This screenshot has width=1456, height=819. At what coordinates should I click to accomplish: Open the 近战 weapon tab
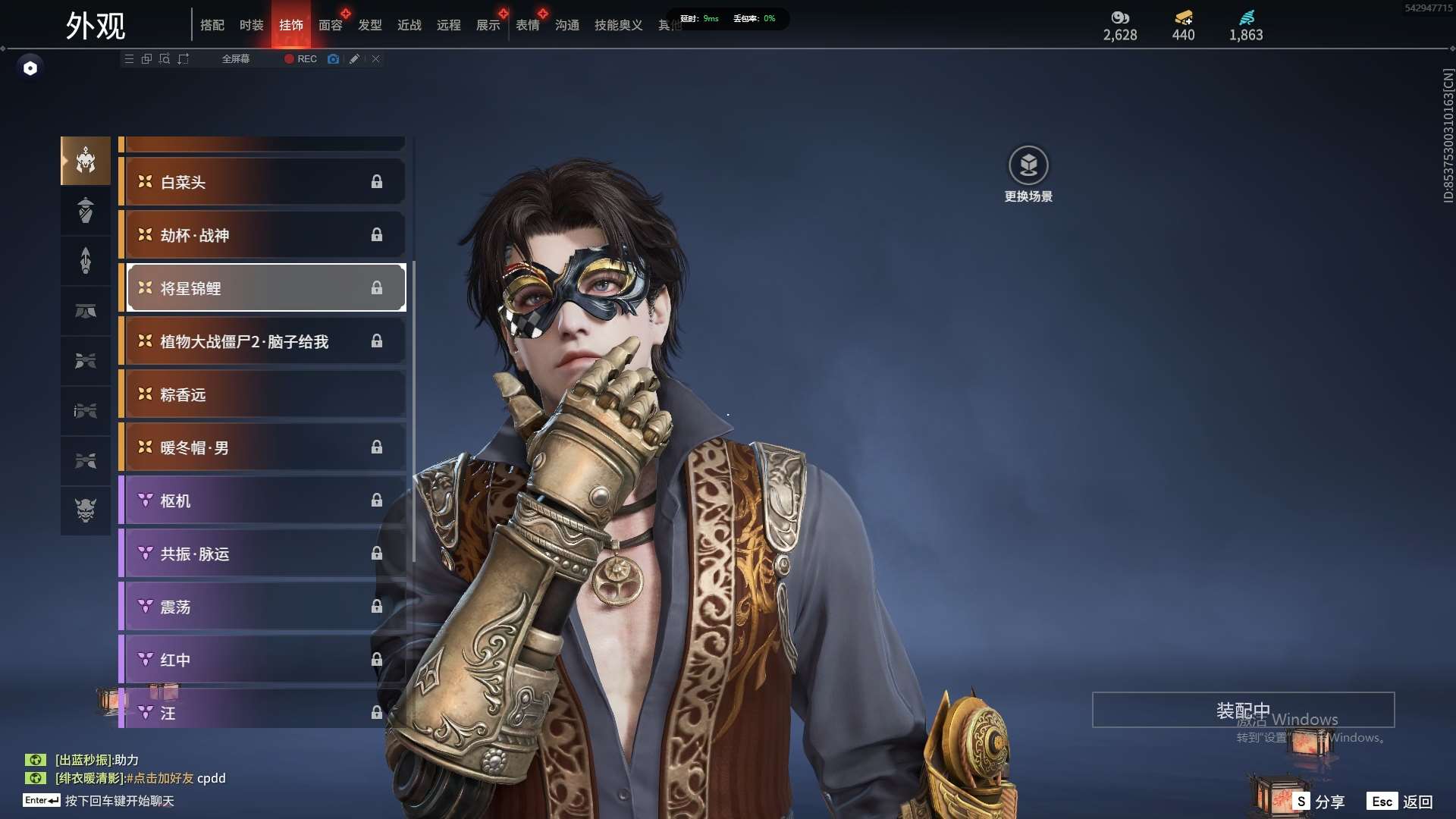[409, 25]
